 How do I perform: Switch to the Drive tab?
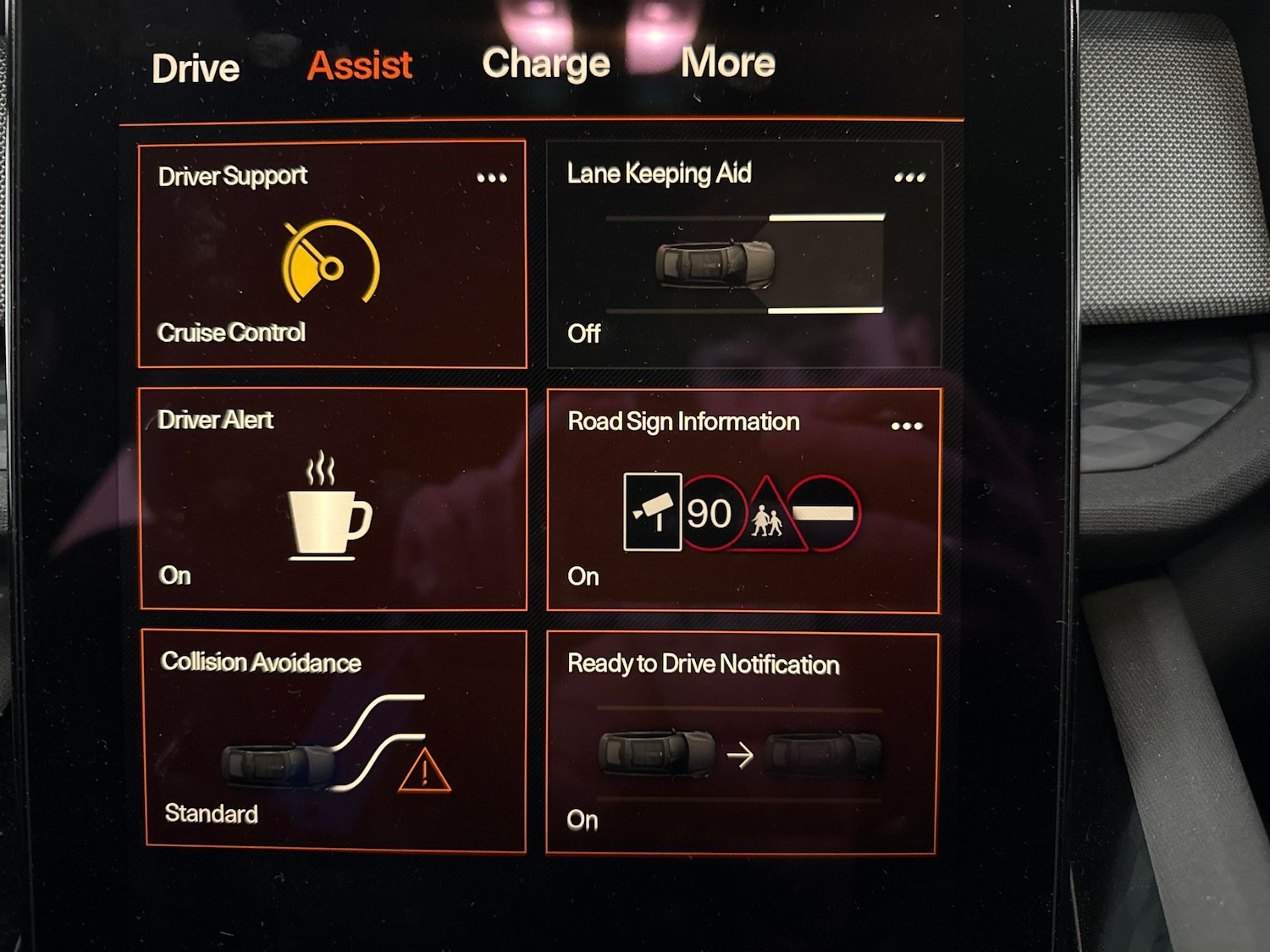coord(196,69)
